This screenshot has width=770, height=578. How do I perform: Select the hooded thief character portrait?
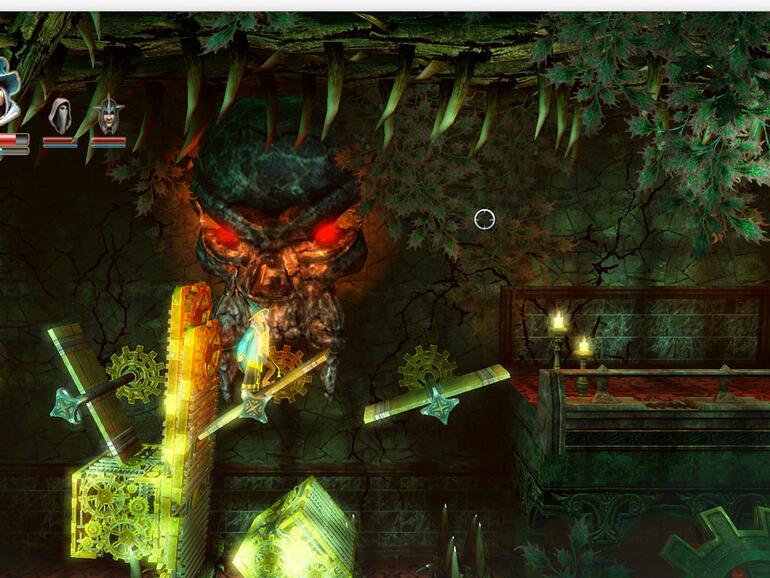pyautogui.click(x=60, y=116)
